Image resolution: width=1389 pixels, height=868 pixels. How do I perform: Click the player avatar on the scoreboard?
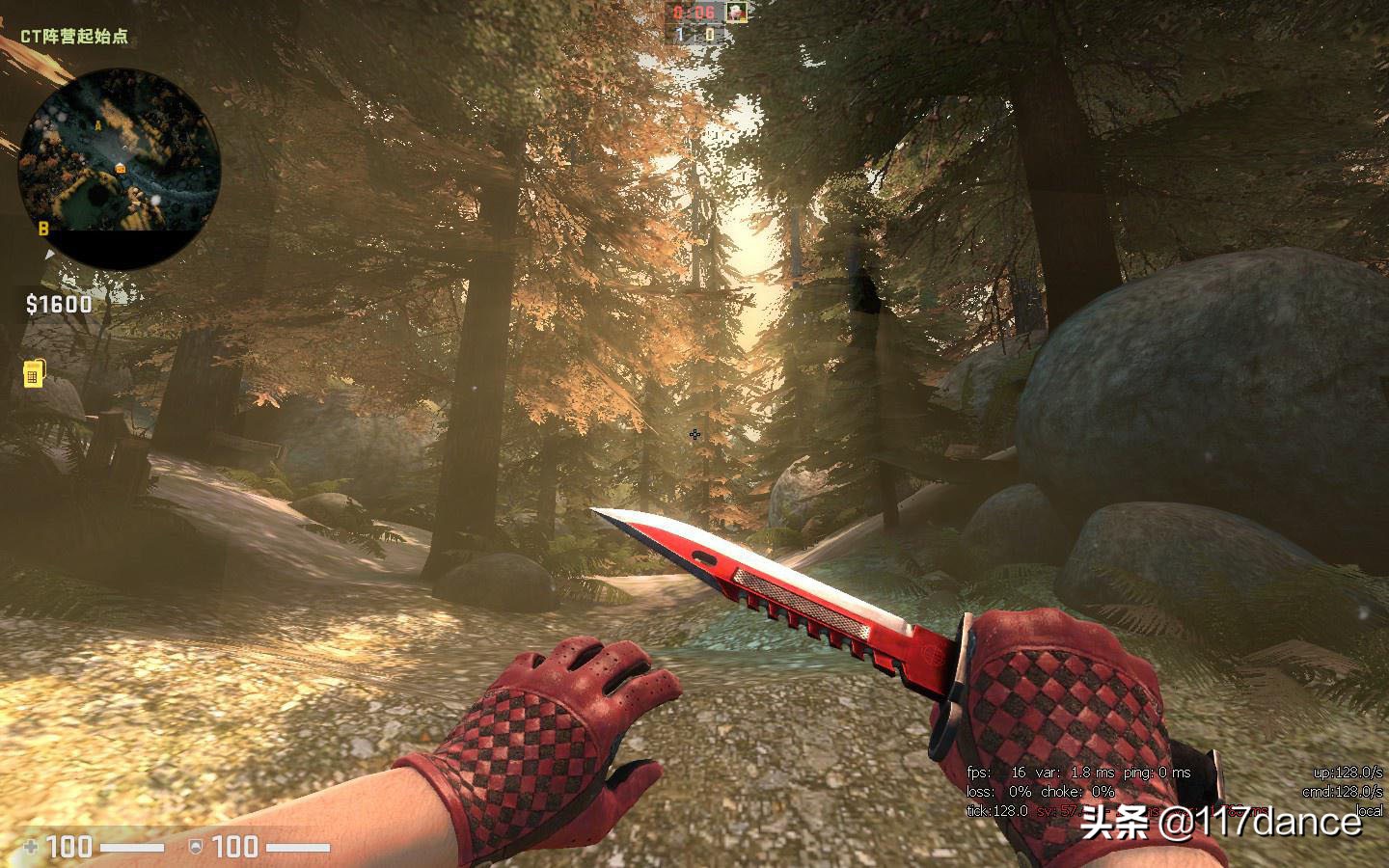pos(736,13)
